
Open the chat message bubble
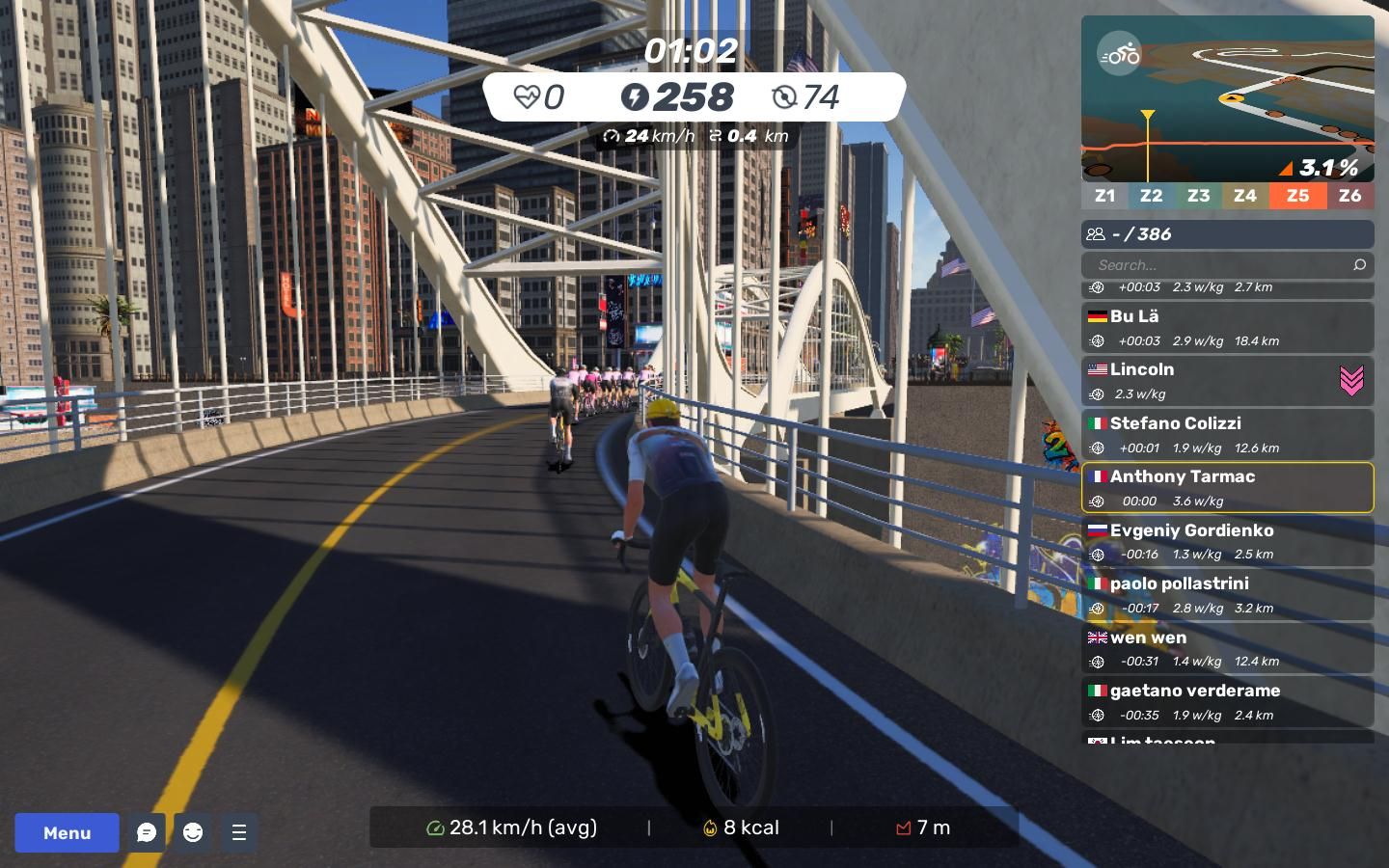pos(147,832)
